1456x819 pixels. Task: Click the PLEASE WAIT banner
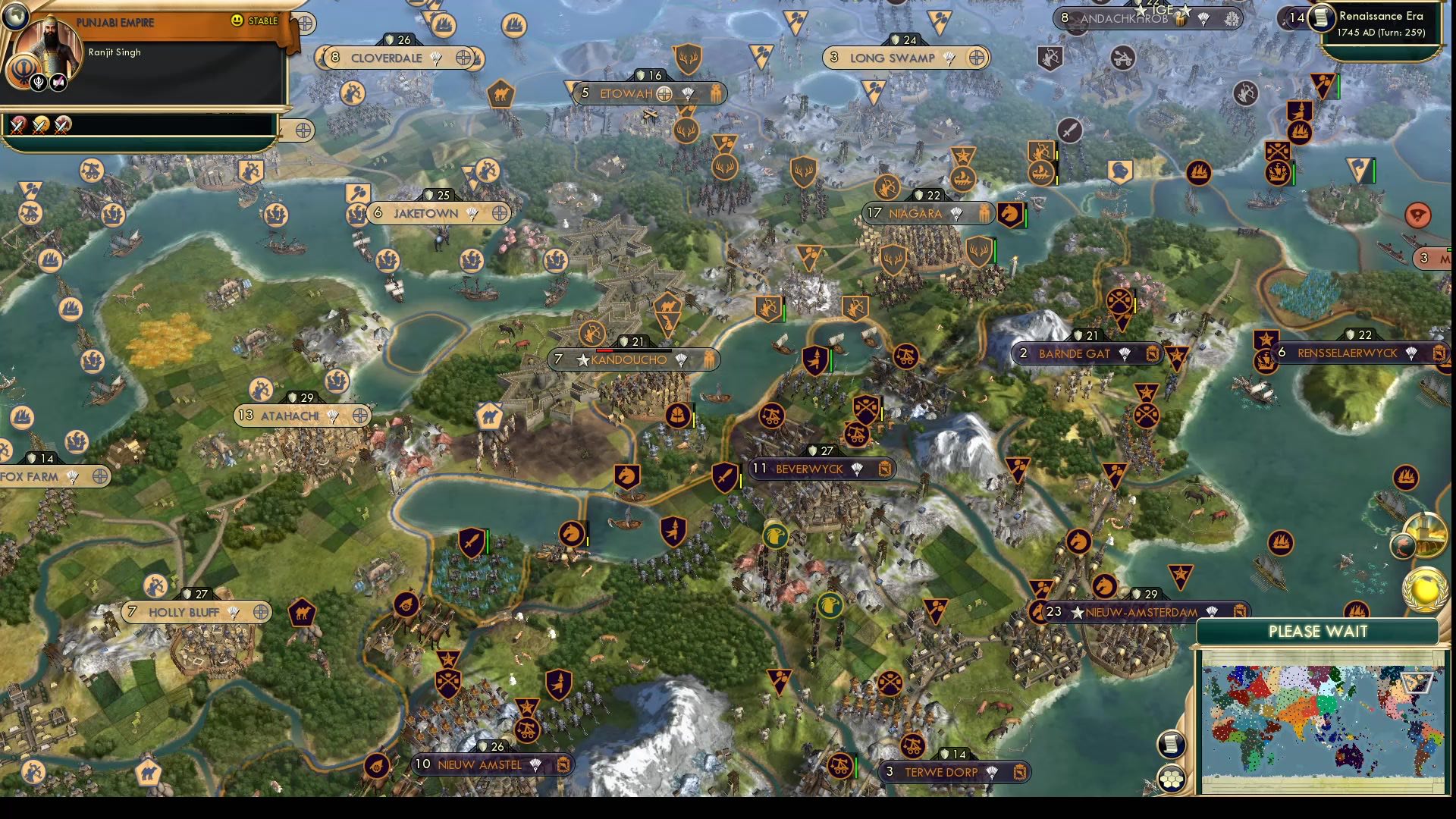[1318, 632]
